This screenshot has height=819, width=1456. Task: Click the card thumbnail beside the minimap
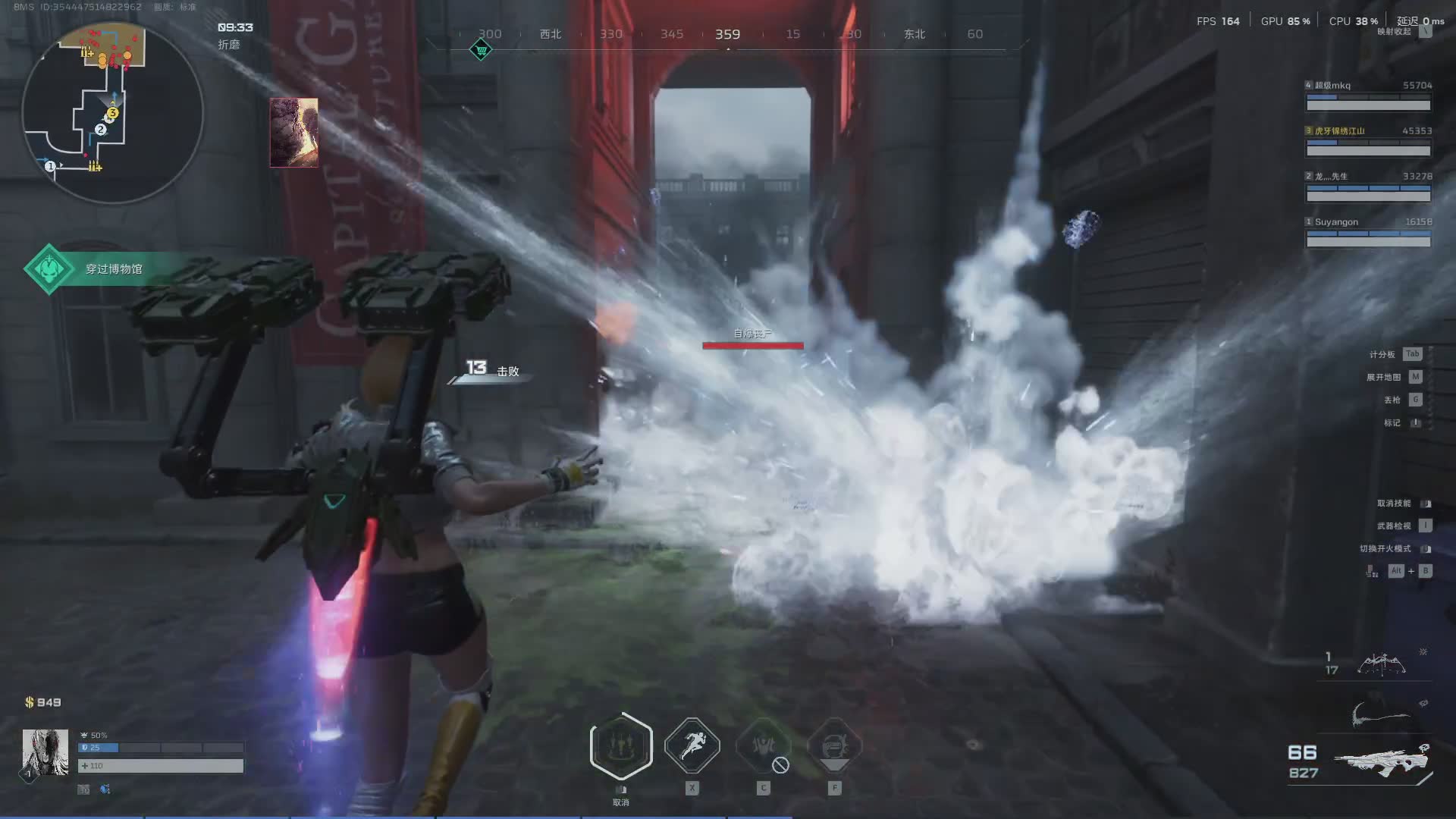pos(294,133)
